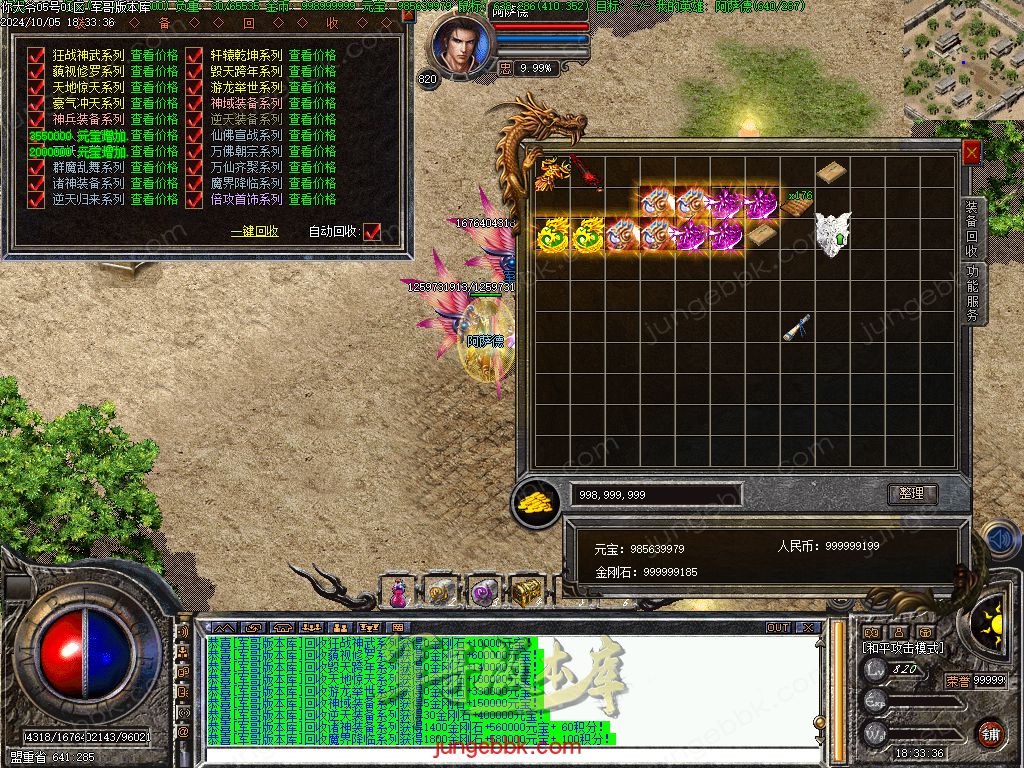Click the OUT button above the chat

pyautogui.click(x=778, y=628)
